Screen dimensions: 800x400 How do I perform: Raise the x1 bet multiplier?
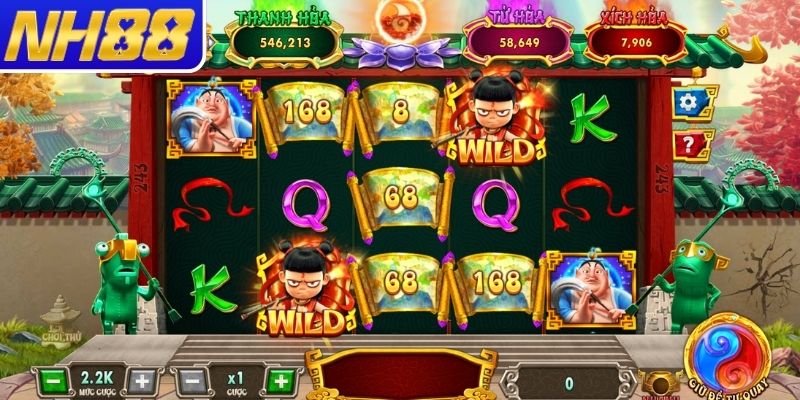point(281,381)
